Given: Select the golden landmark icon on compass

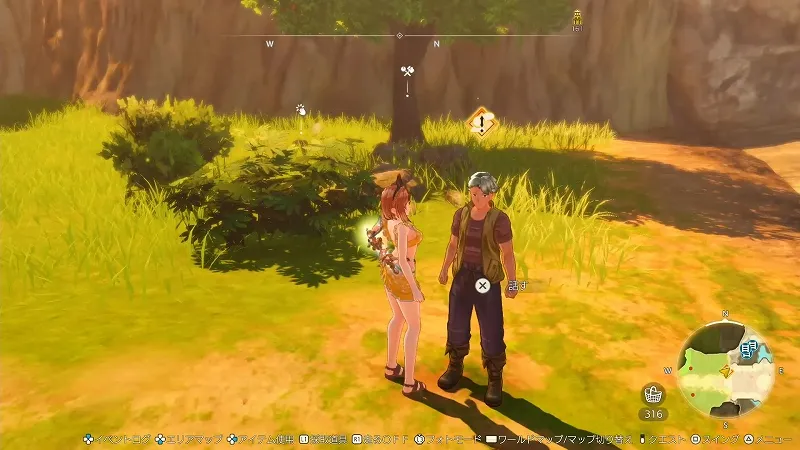Looking at the screenshot, I should pos(577,16).
